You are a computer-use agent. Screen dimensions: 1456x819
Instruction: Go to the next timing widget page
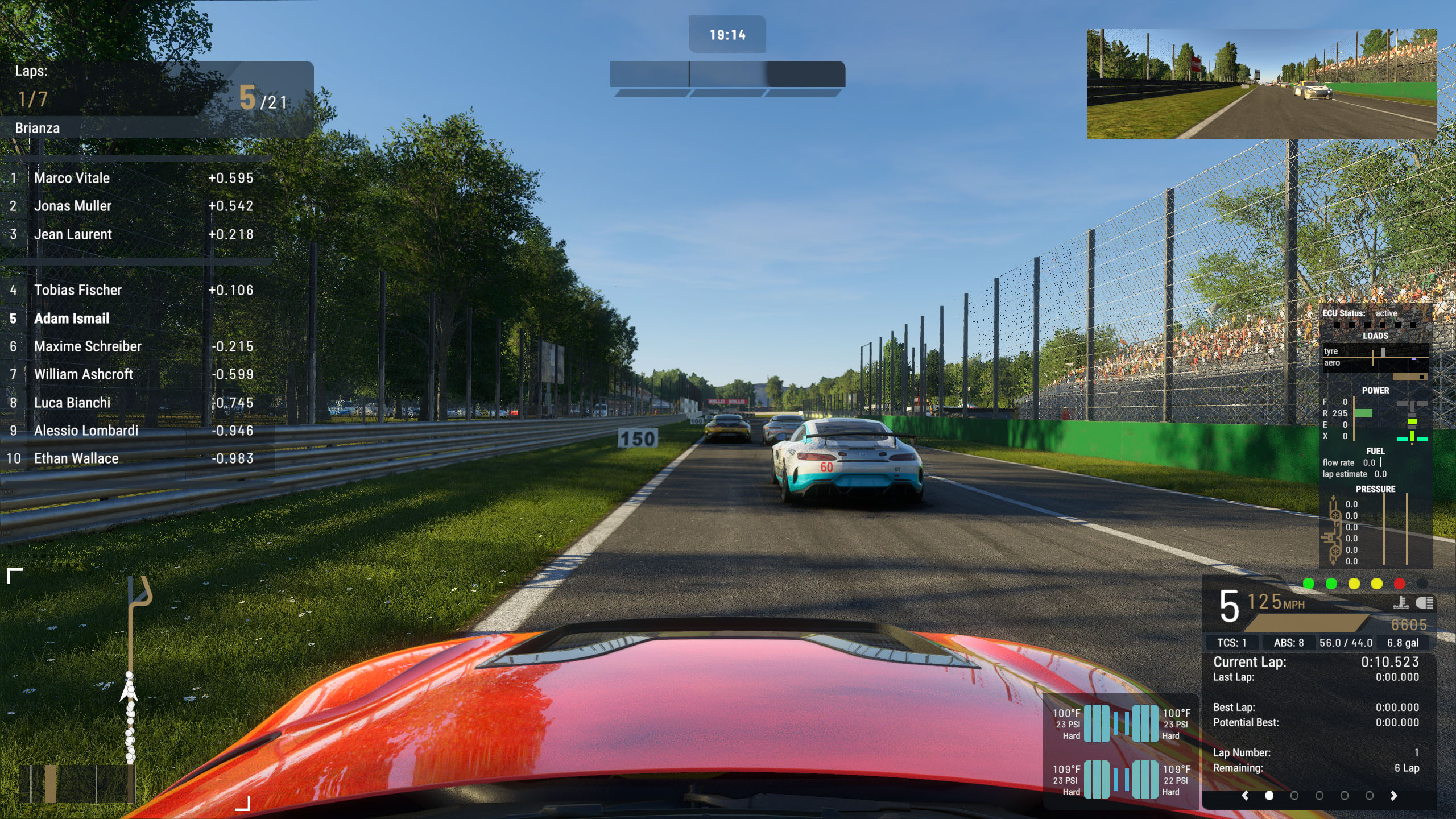1393,796
